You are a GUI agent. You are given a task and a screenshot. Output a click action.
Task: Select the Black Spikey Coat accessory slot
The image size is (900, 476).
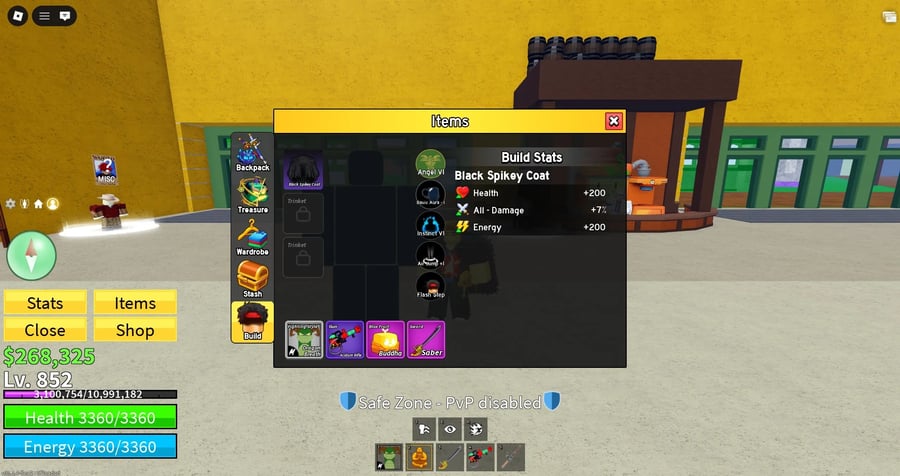coord(304,171)
